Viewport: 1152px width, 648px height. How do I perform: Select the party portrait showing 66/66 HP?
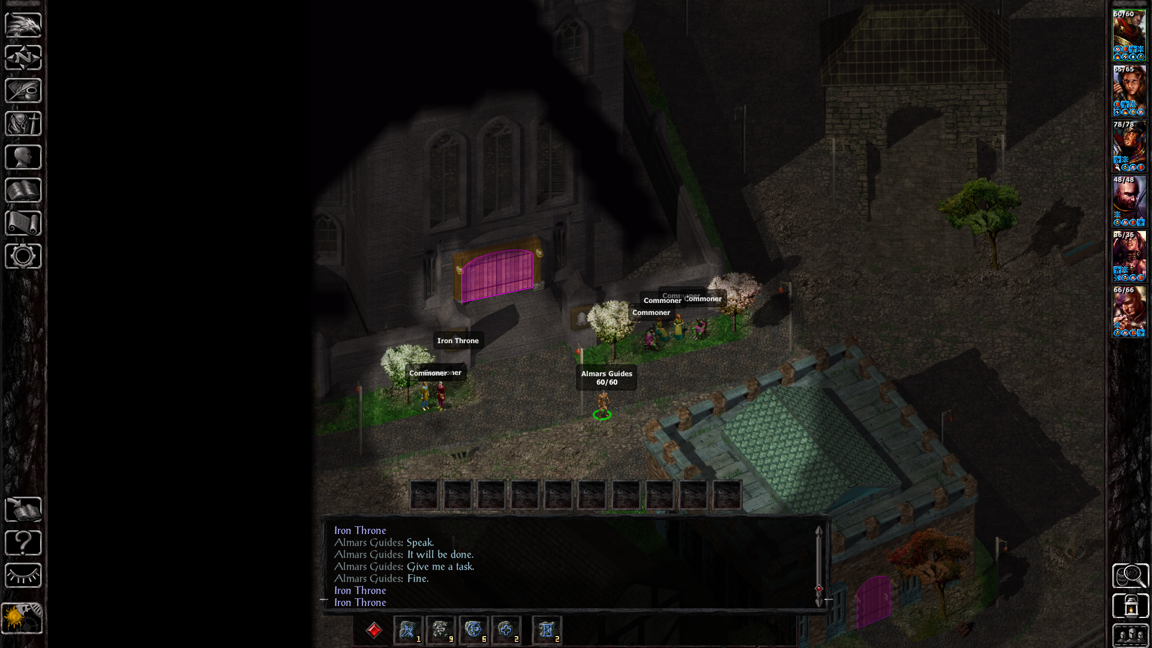[1129, 311]
